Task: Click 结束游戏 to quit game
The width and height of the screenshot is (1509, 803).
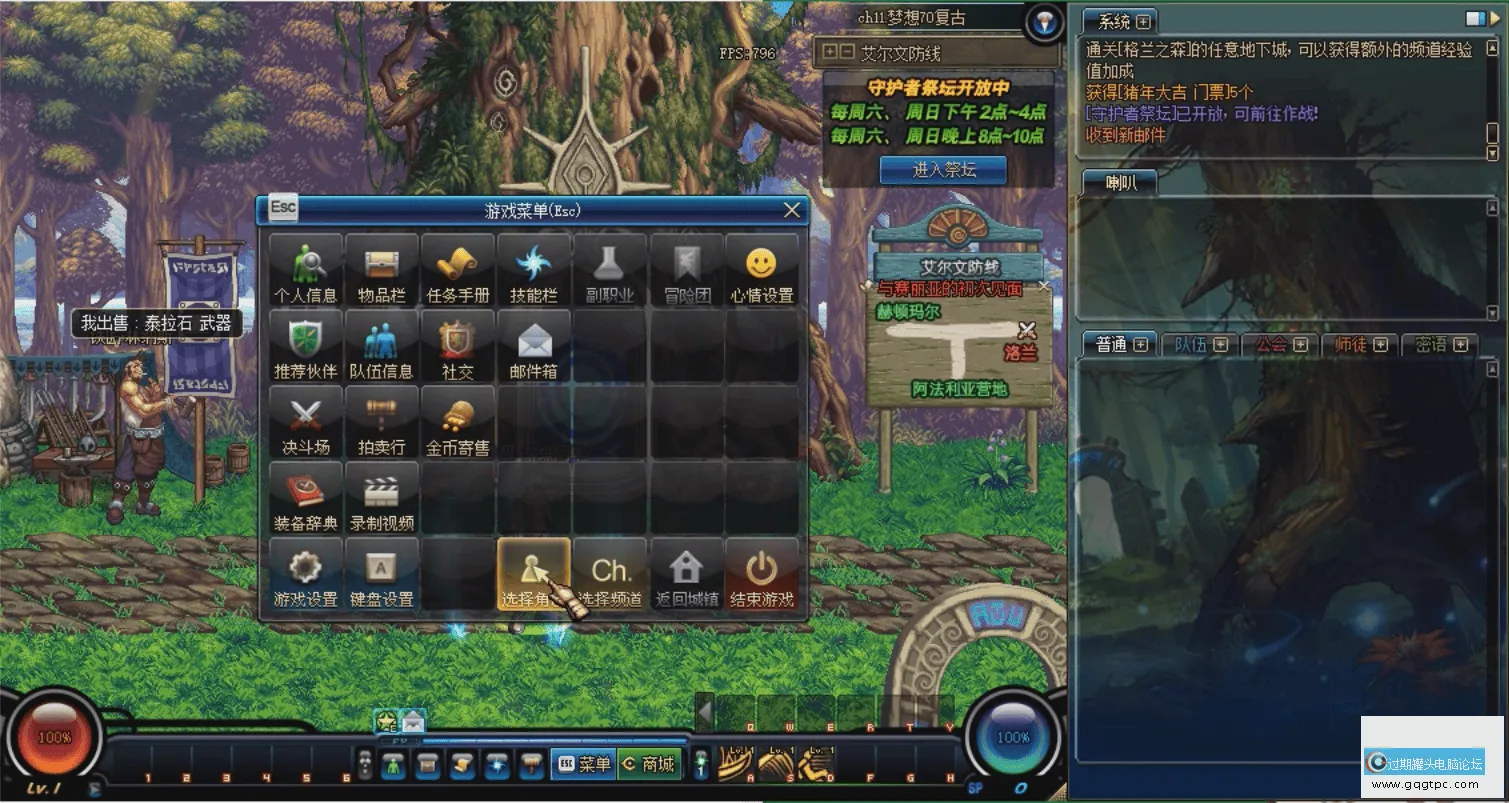Action: [x=762, y=574]
